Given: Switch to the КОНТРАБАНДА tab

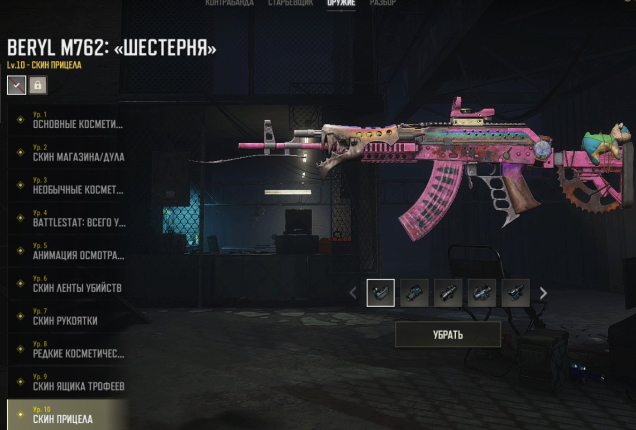Looking at the screenshot, I should pyautogui.click(x=229, y=4).
